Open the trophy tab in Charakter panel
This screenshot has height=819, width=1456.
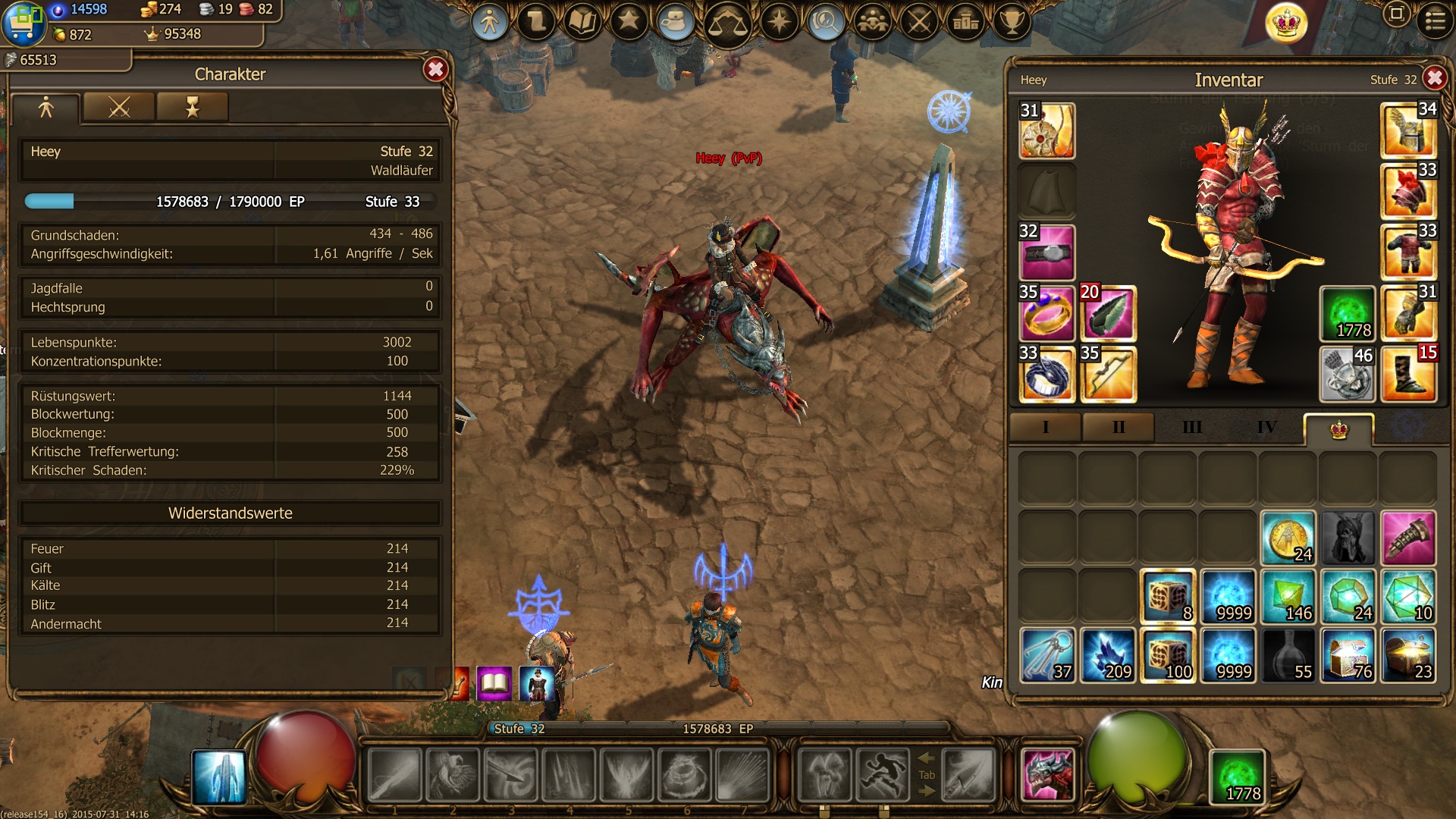pyautogui.click(x=192, y=108)
